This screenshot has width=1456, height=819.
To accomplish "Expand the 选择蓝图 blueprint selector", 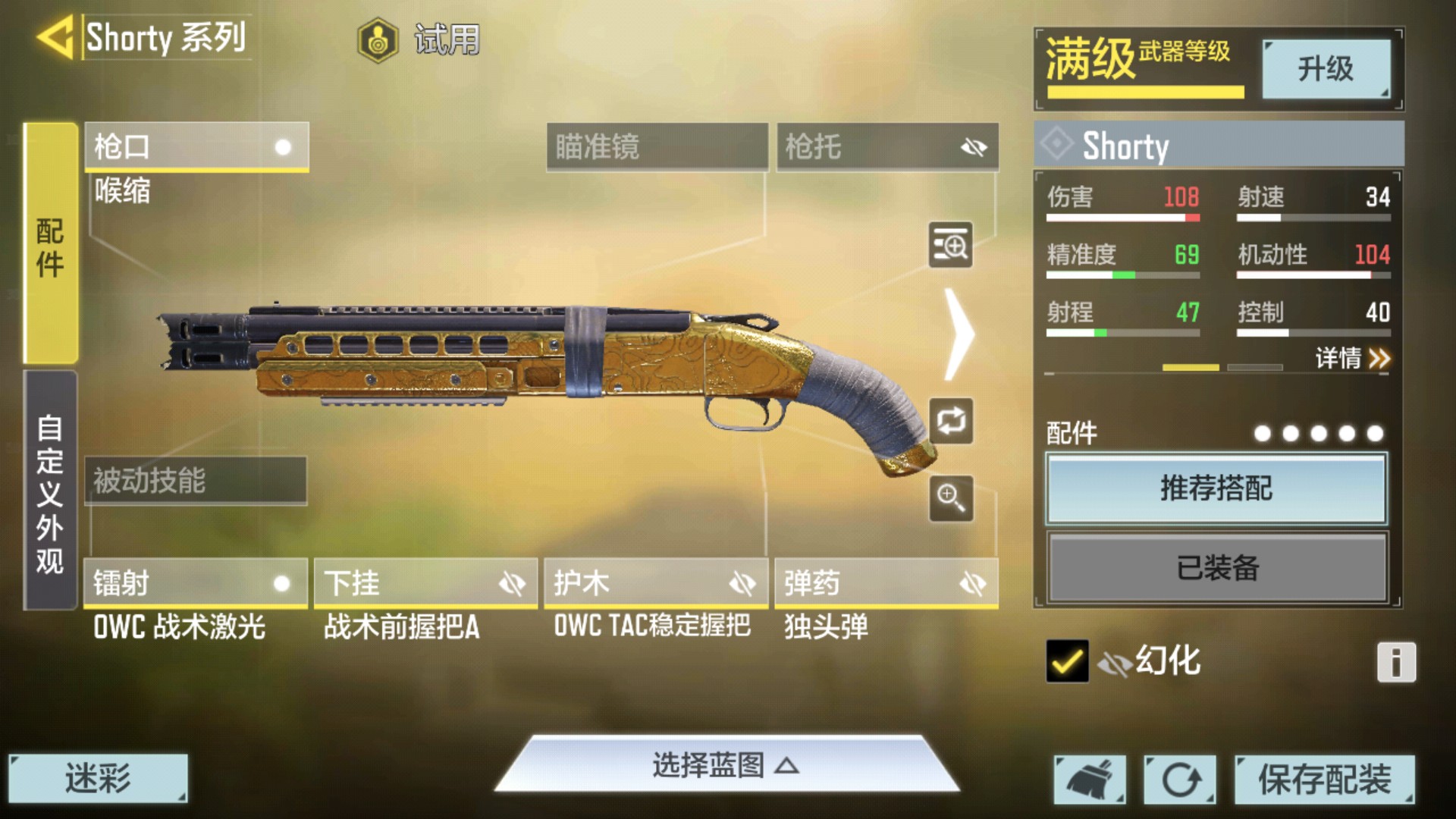I will click(x=726, y=766).
